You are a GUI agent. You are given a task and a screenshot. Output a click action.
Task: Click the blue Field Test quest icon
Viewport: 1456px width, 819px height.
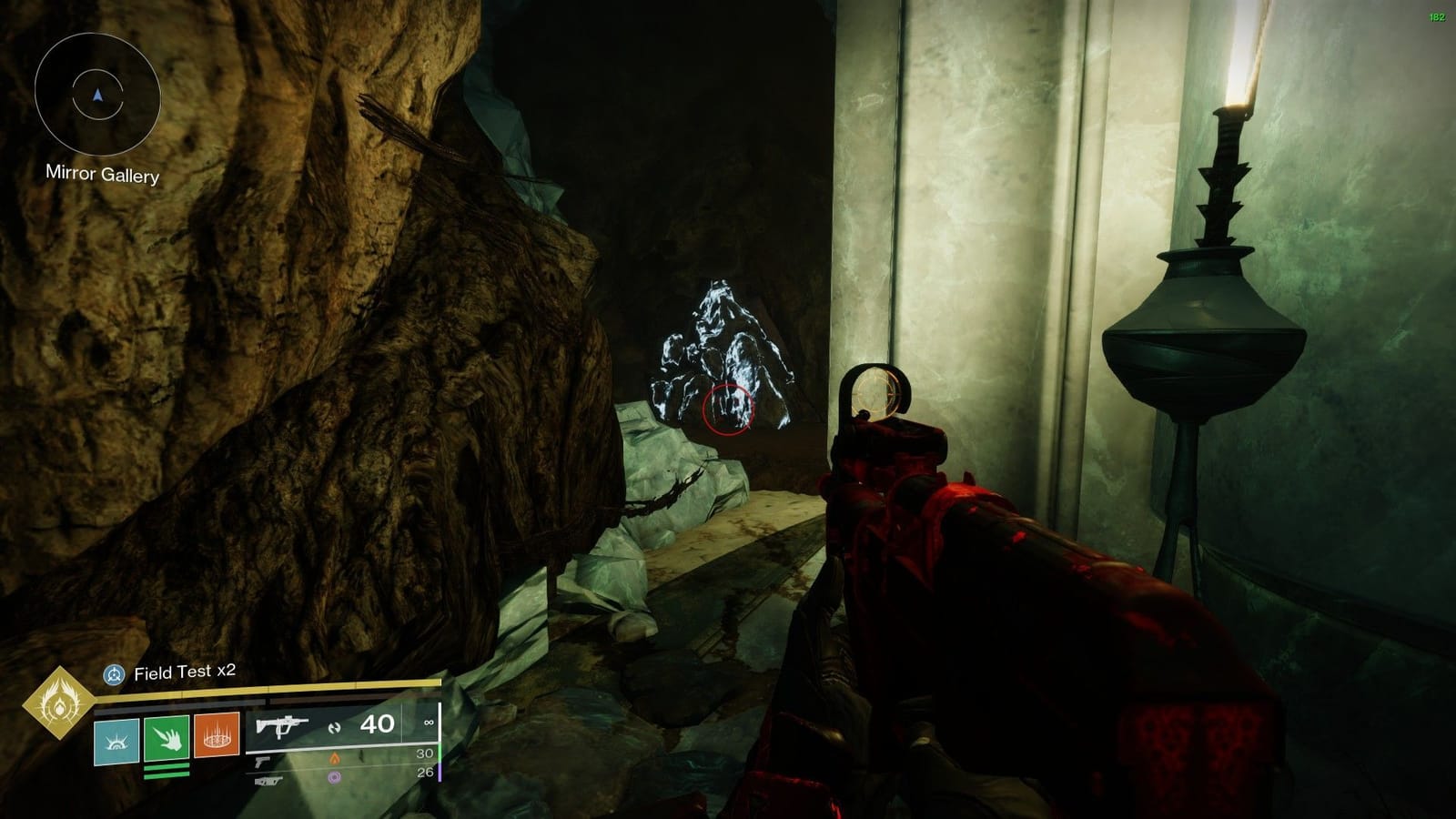(116, 675)
